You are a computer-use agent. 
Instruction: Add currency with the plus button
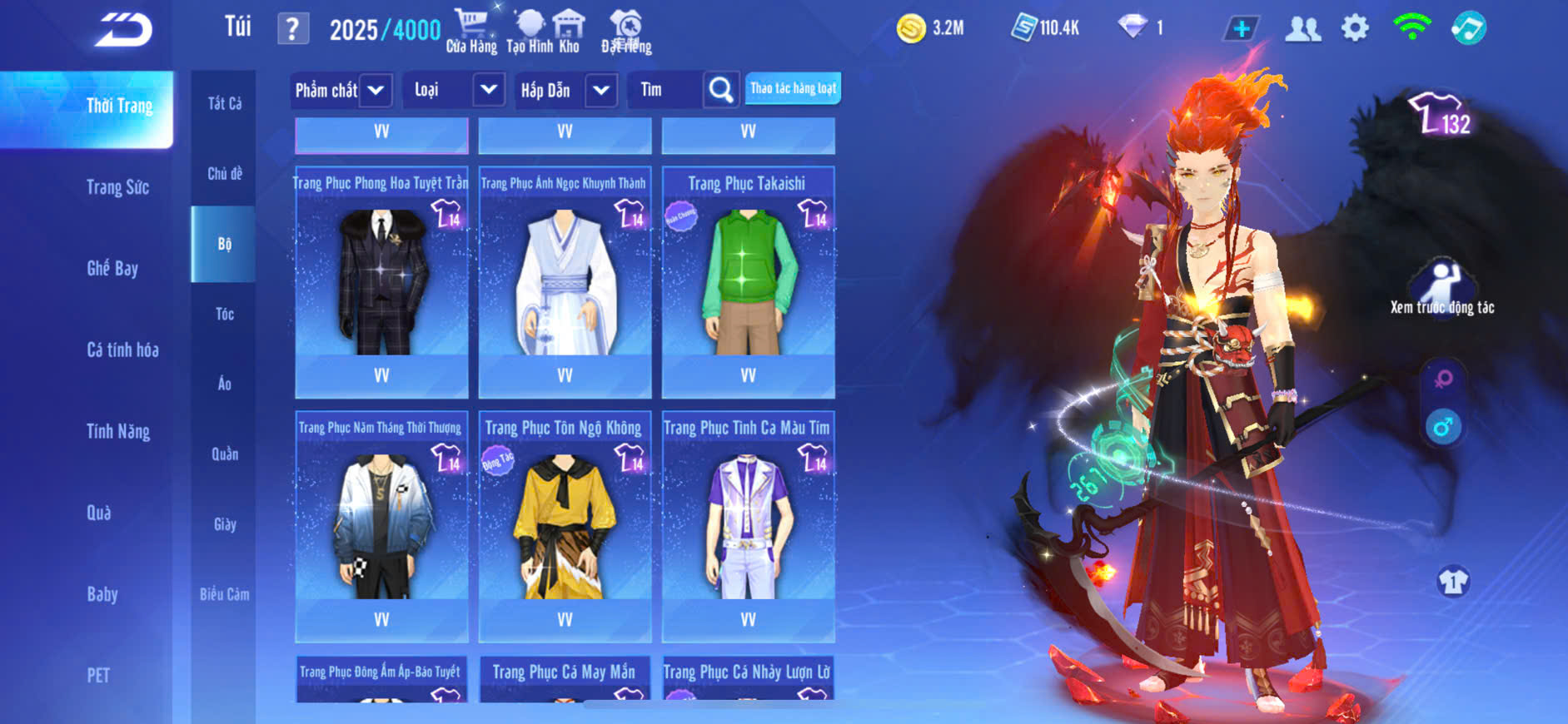click(1241, 29)
